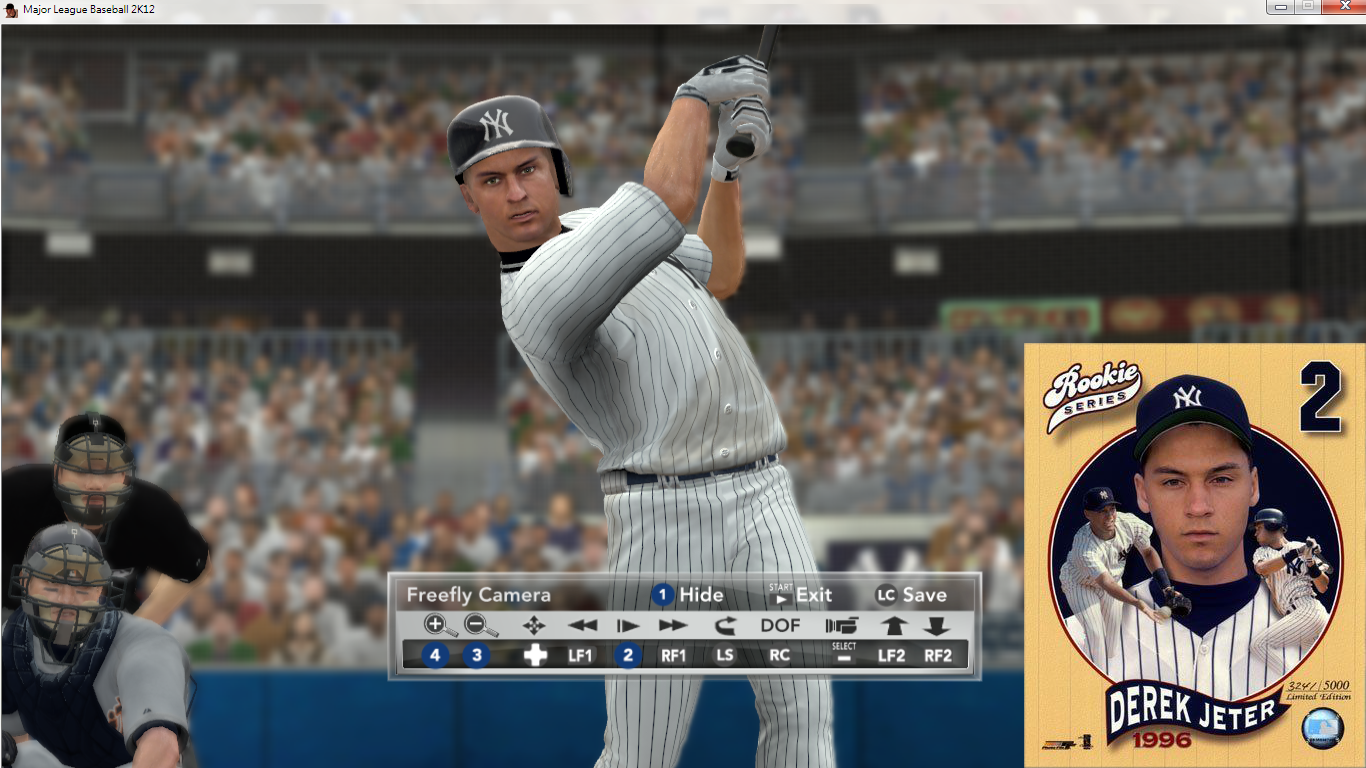
Task: Fast-forward the replay with the double-right arrows
Action: click(673, 626)
